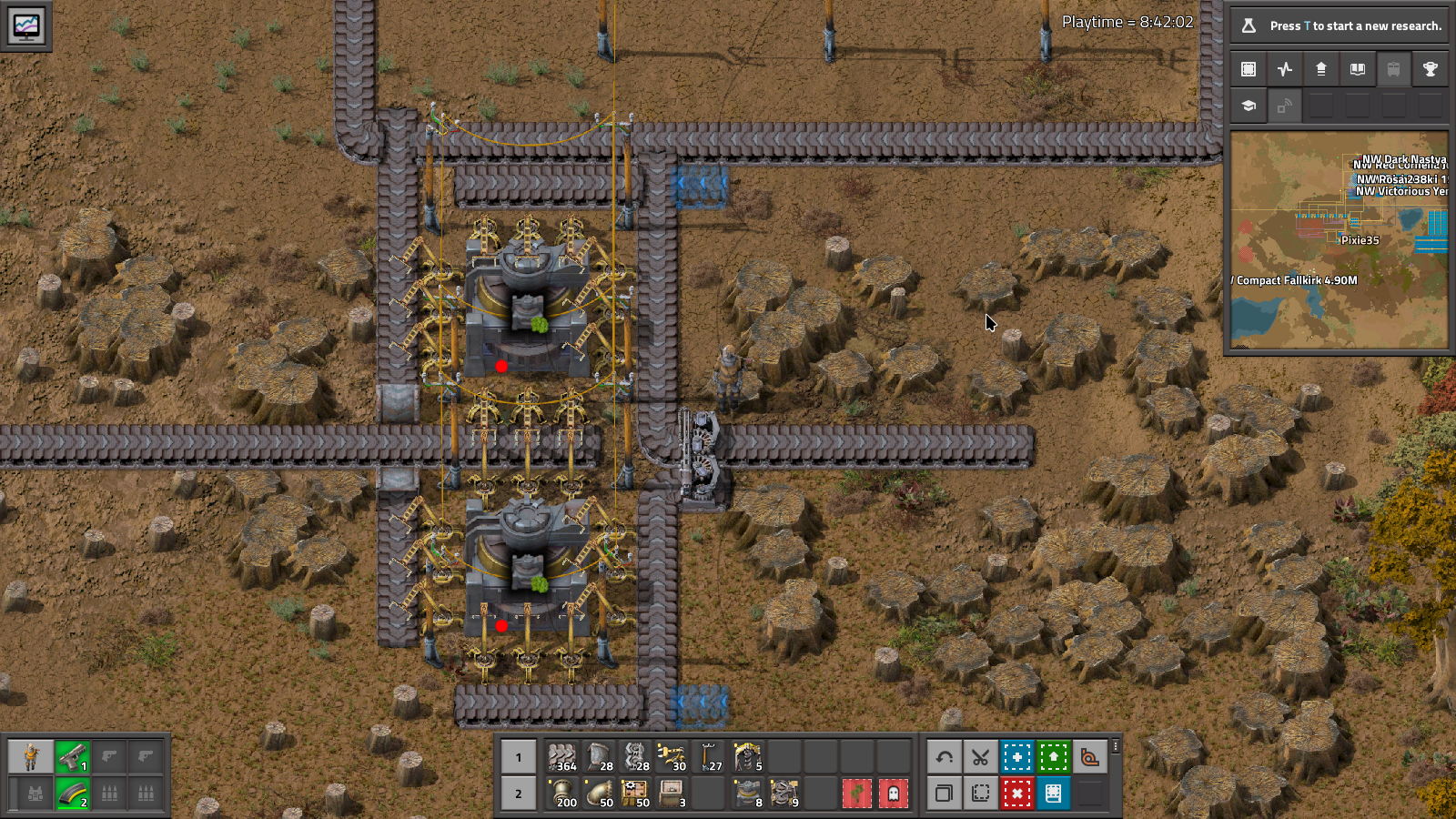Select the pipe stack of 200
Screen dimensions: 1456x819
pos(562,794)
